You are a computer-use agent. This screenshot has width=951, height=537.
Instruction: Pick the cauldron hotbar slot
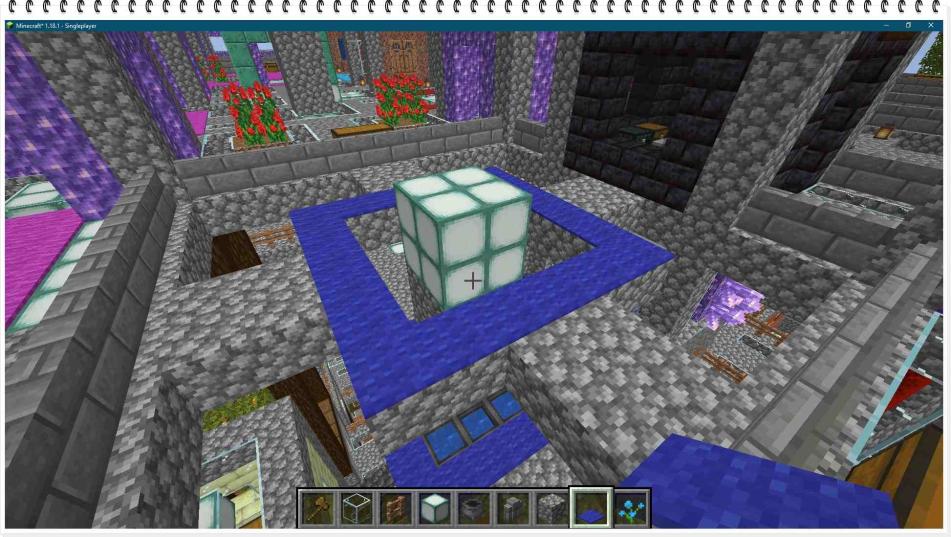tap(473, 509)
